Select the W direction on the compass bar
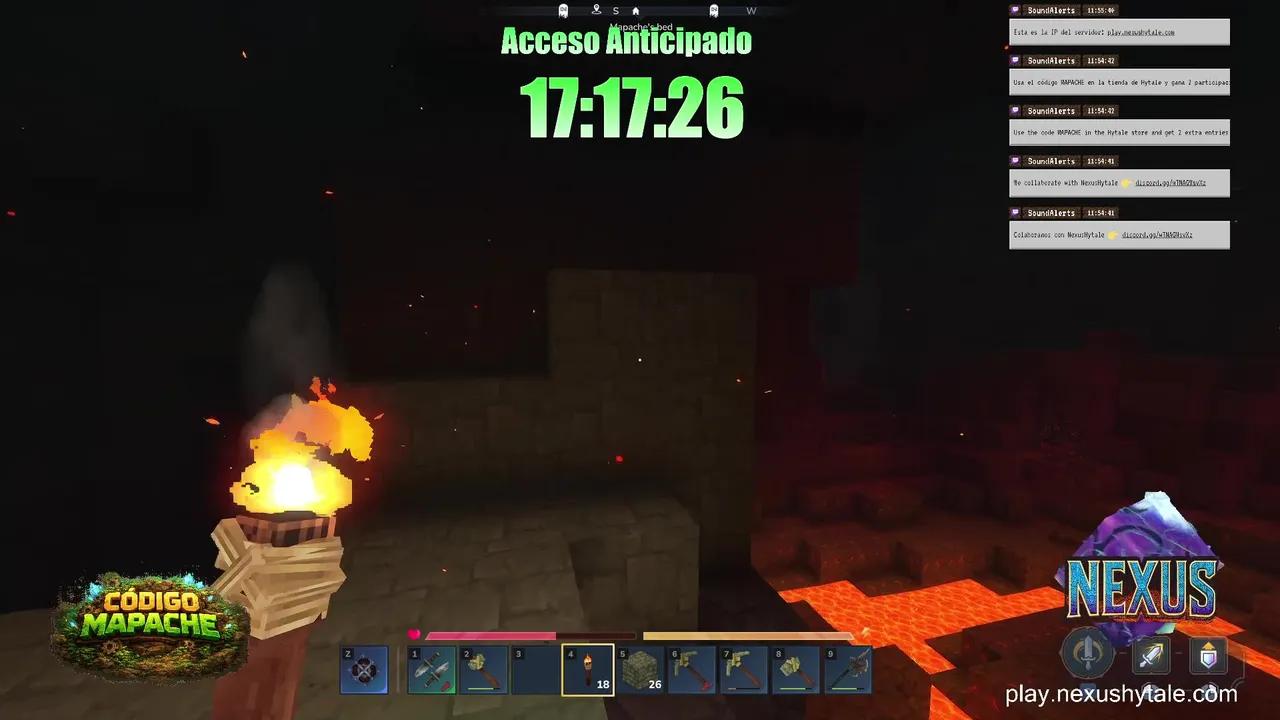This screenshot has width=1280, height=720. (751, 10)
